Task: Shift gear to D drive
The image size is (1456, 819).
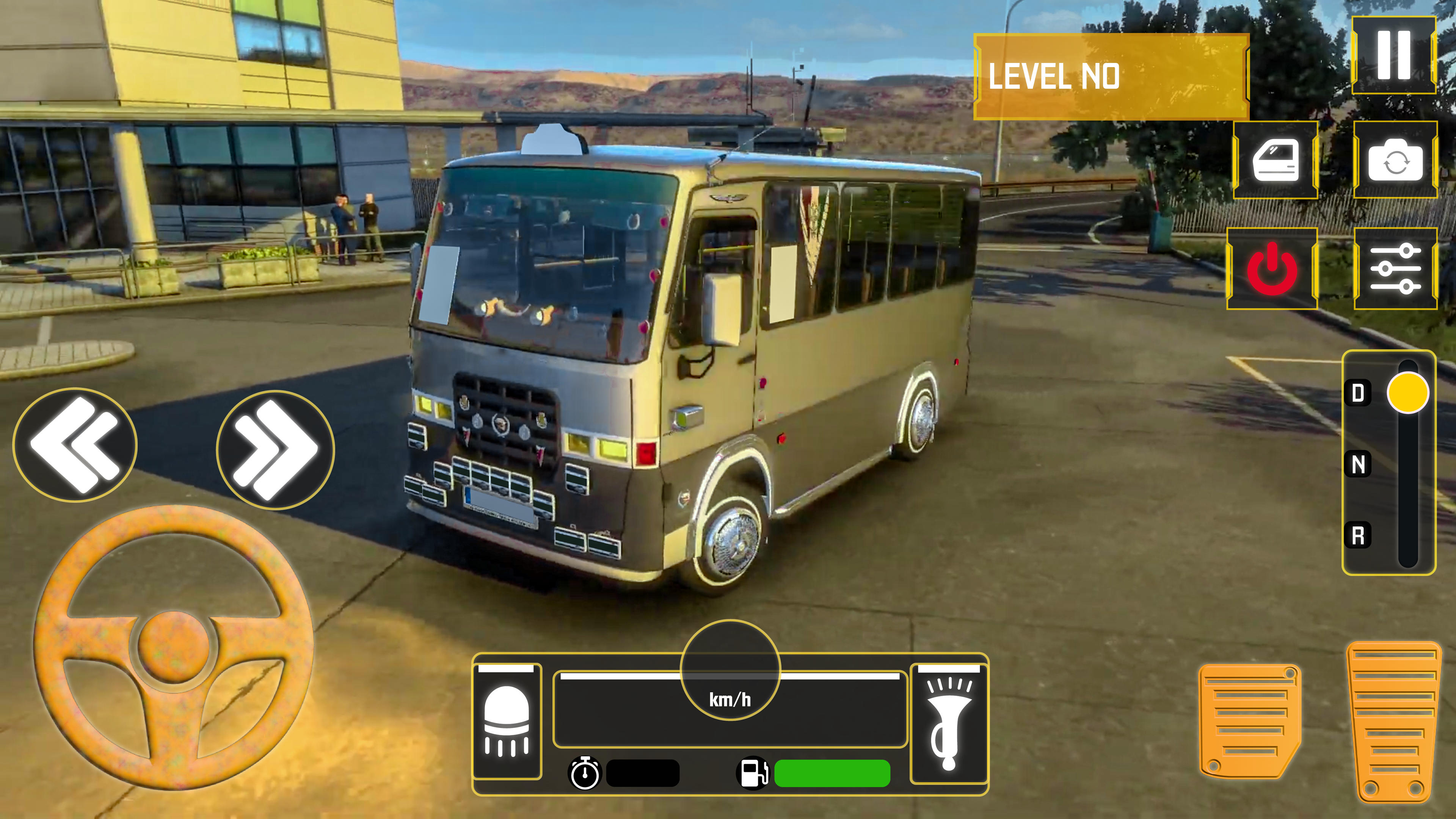Action: pos(1358,393)
